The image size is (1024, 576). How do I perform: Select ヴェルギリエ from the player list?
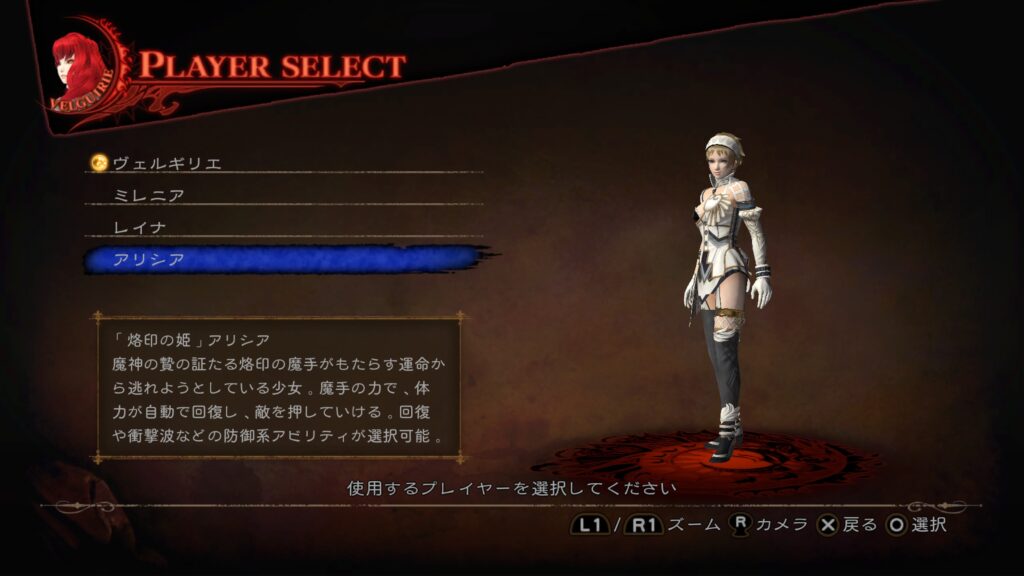coord(167,162)
